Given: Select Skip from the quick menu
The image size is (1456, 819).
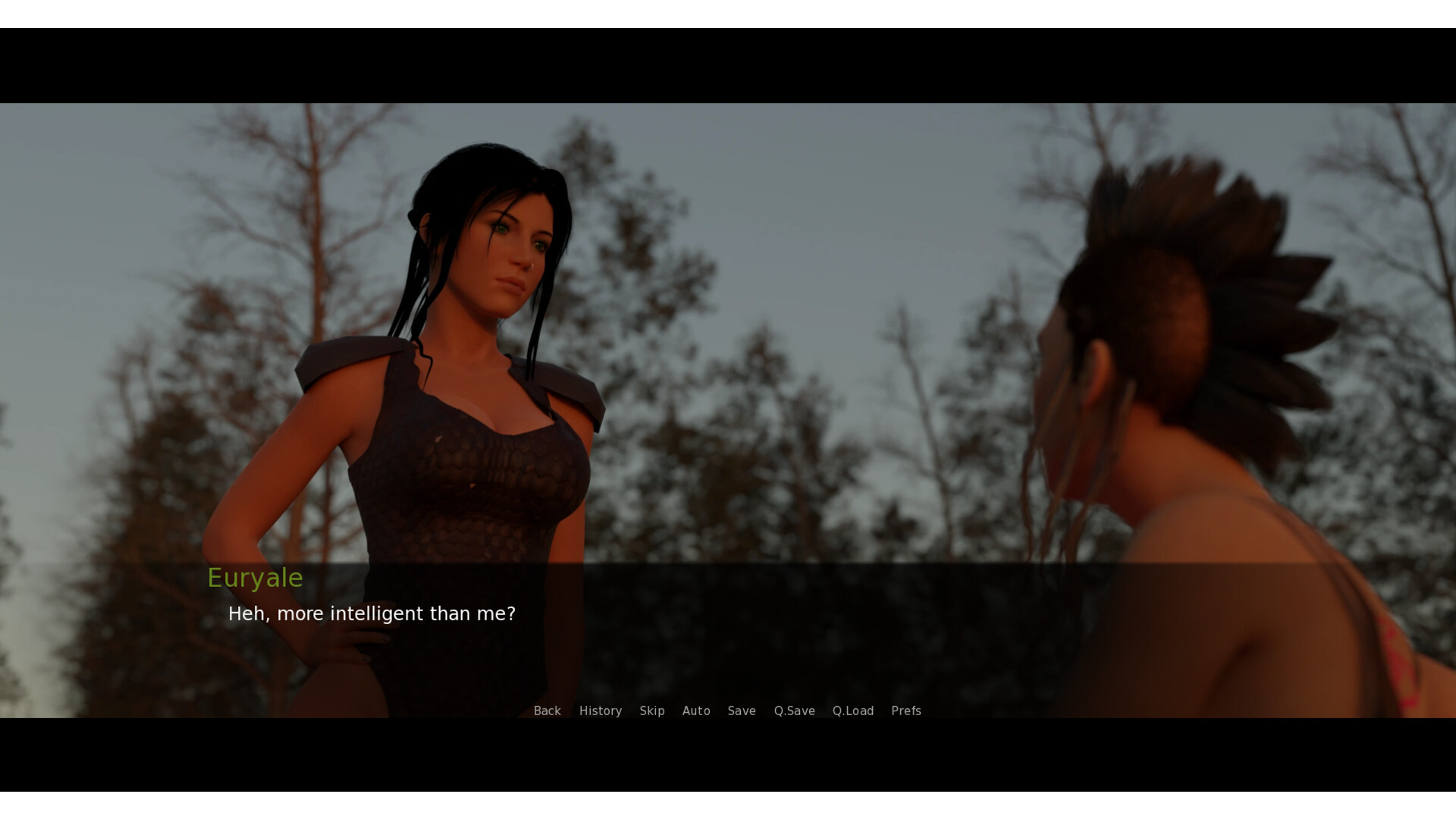Looking at the screenshot, I should tap(652, 711).
